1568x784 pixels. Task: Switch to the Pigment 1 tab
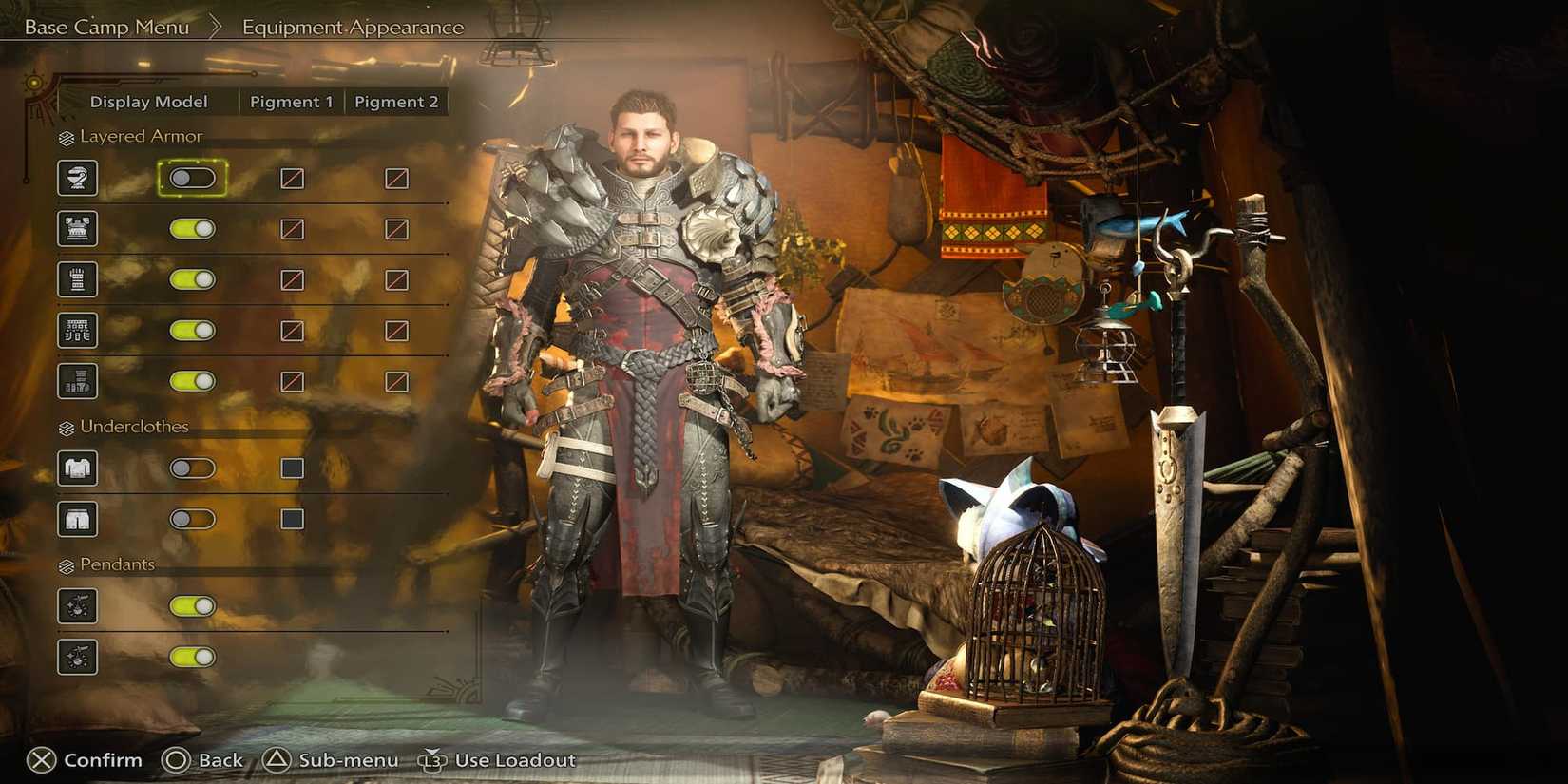pos(291,101)
